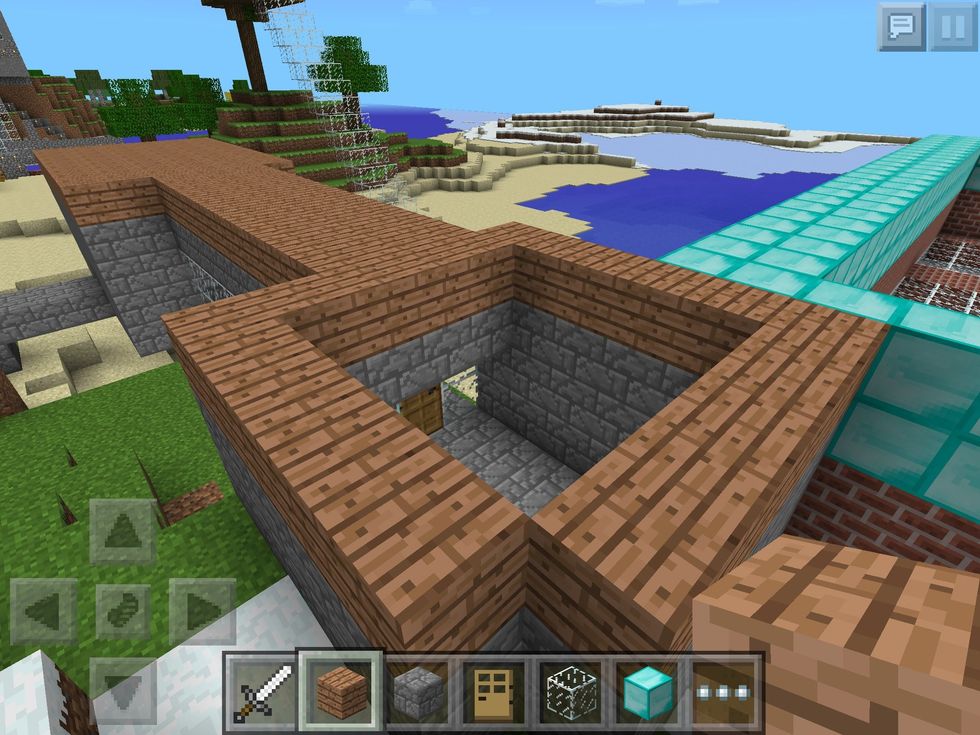Tap the center jump button on the D-pad

click(123, 611)
